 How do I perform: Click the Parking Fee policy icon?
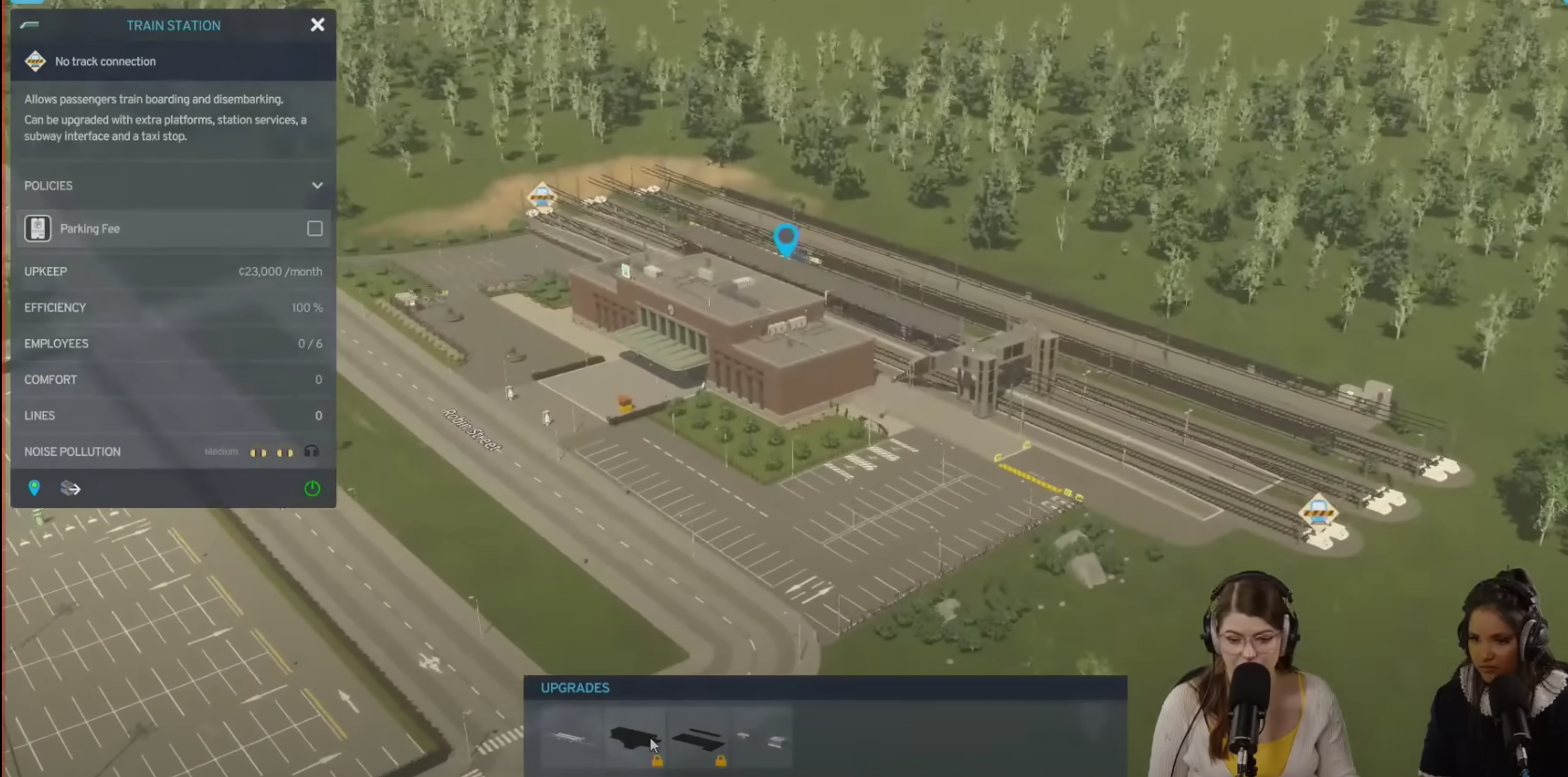point(37,228)
